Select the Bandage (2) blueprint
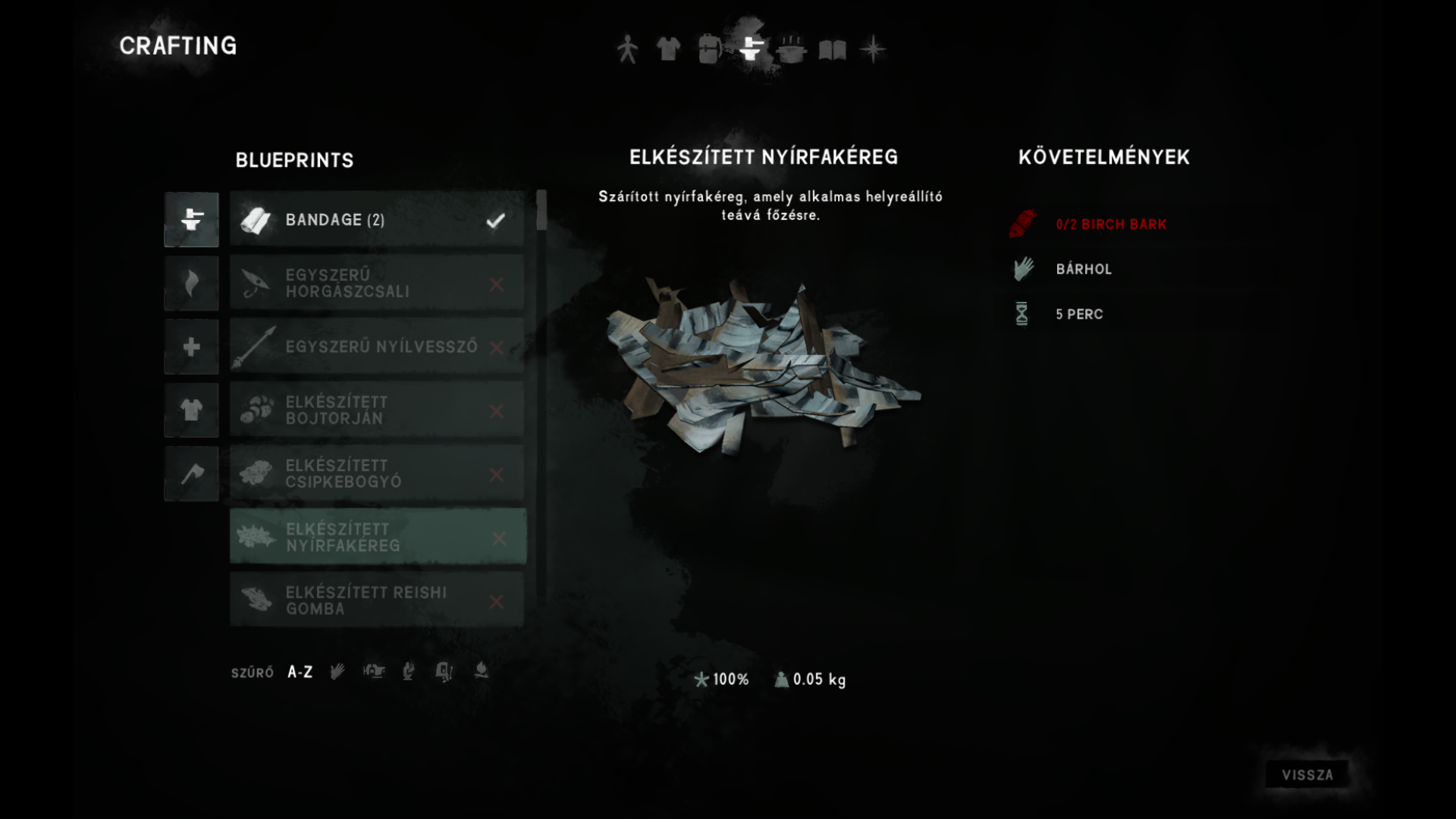 [377, 220]
